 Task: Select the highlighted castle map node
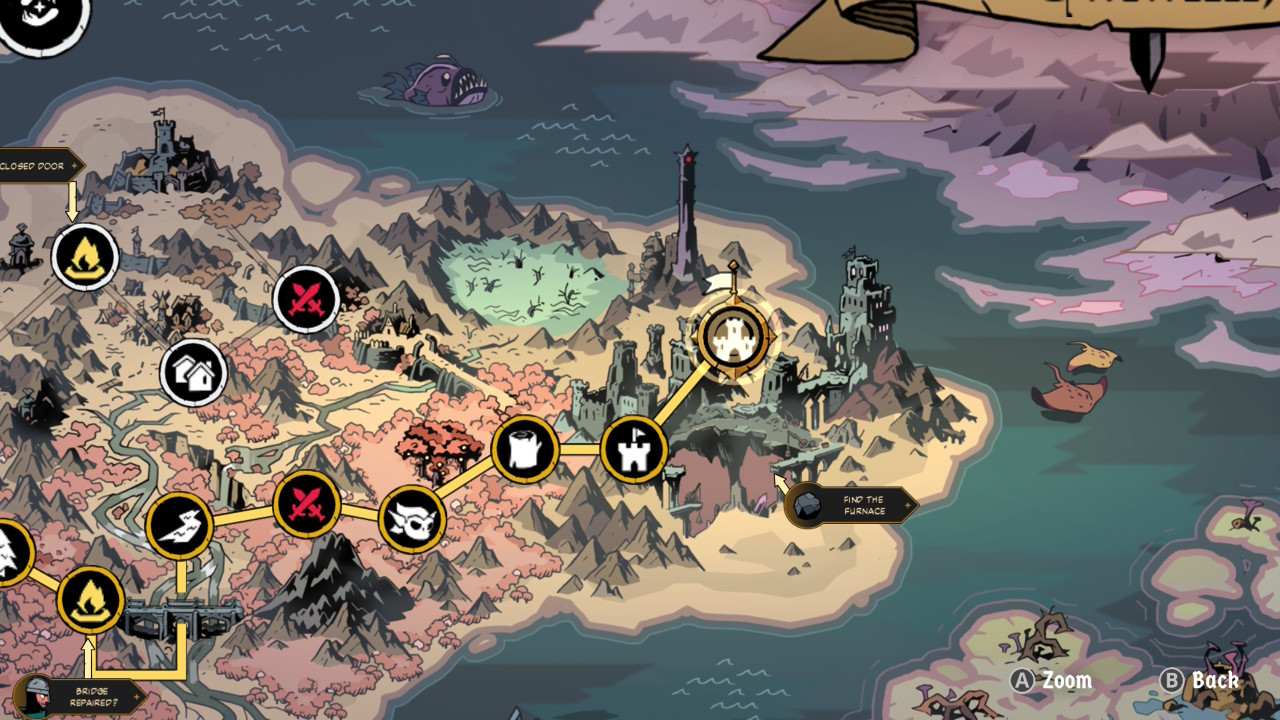point(734,338)
